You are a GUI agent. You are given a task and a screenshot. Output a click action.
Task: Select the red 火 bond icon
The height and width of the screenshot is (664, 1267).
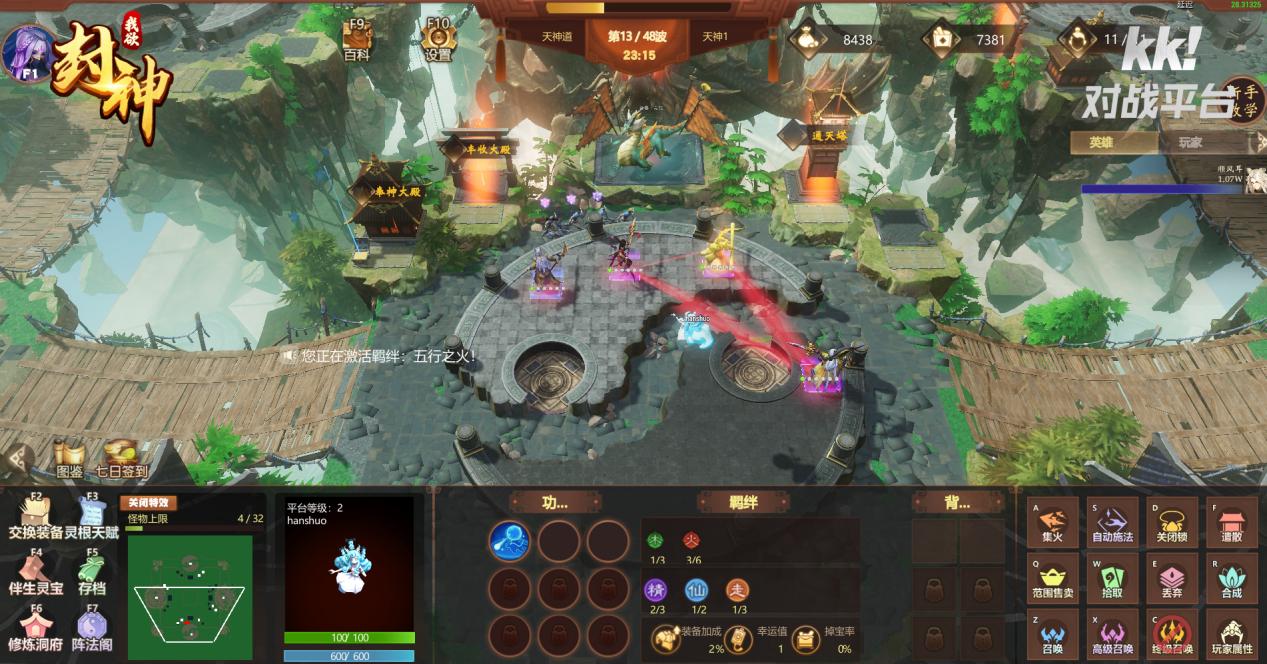tap(691, 540)
